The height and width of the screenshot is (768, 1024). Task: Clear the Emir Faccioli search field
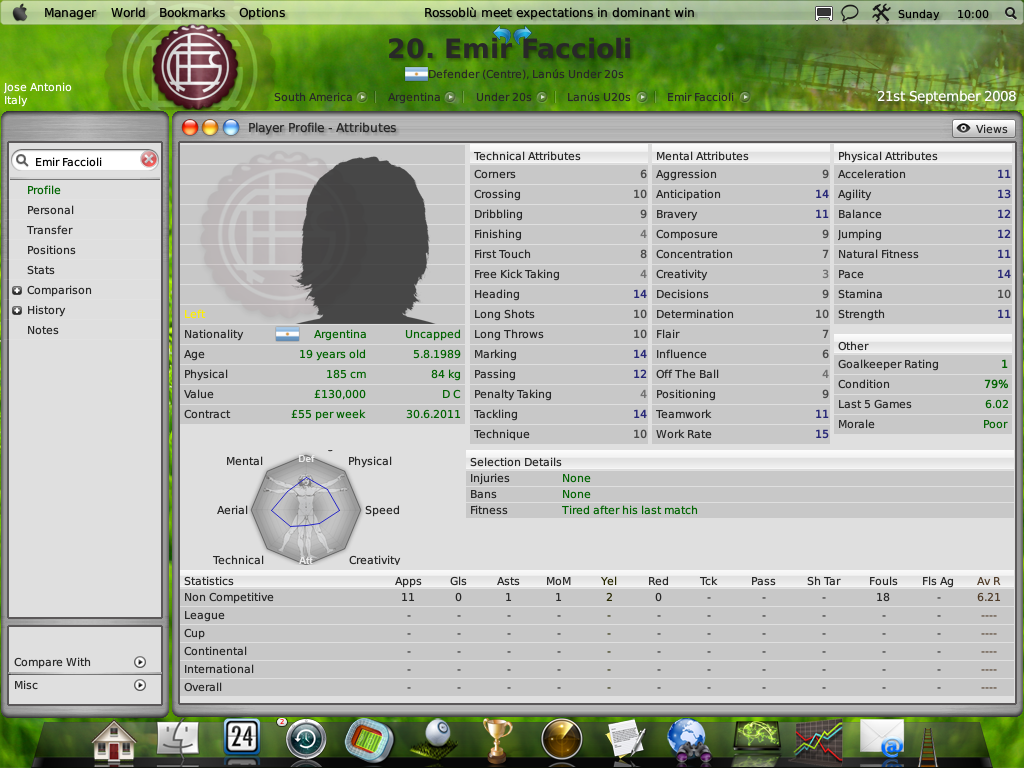(148, 160)
